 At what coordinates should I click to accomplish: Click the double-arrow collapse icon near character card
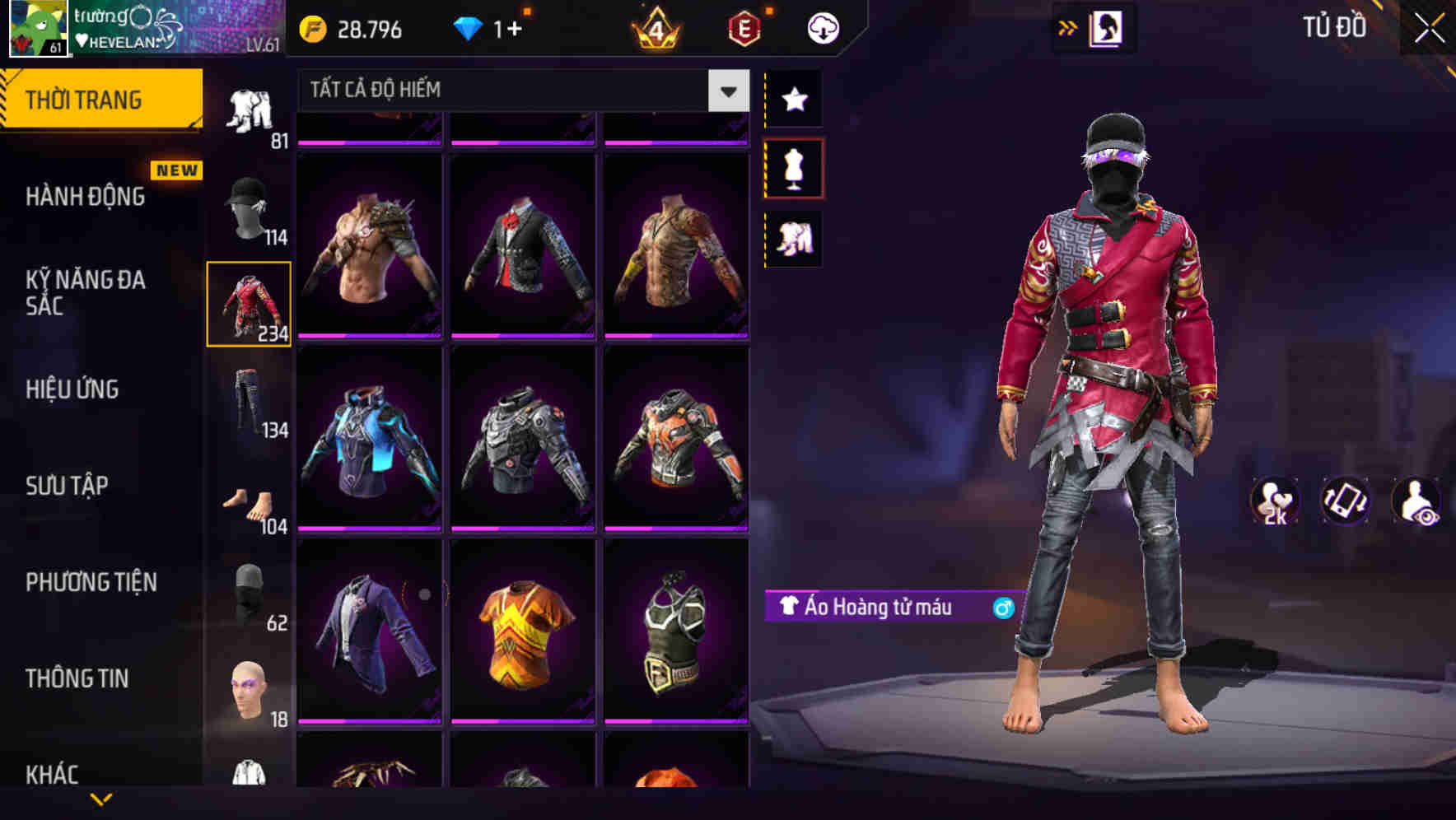pos(1068,26)
